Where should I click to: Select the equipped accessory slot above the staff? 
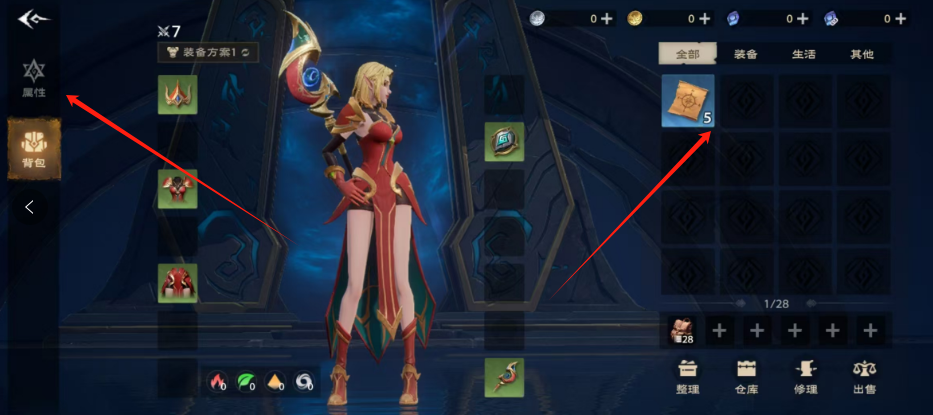coord(504,142)
